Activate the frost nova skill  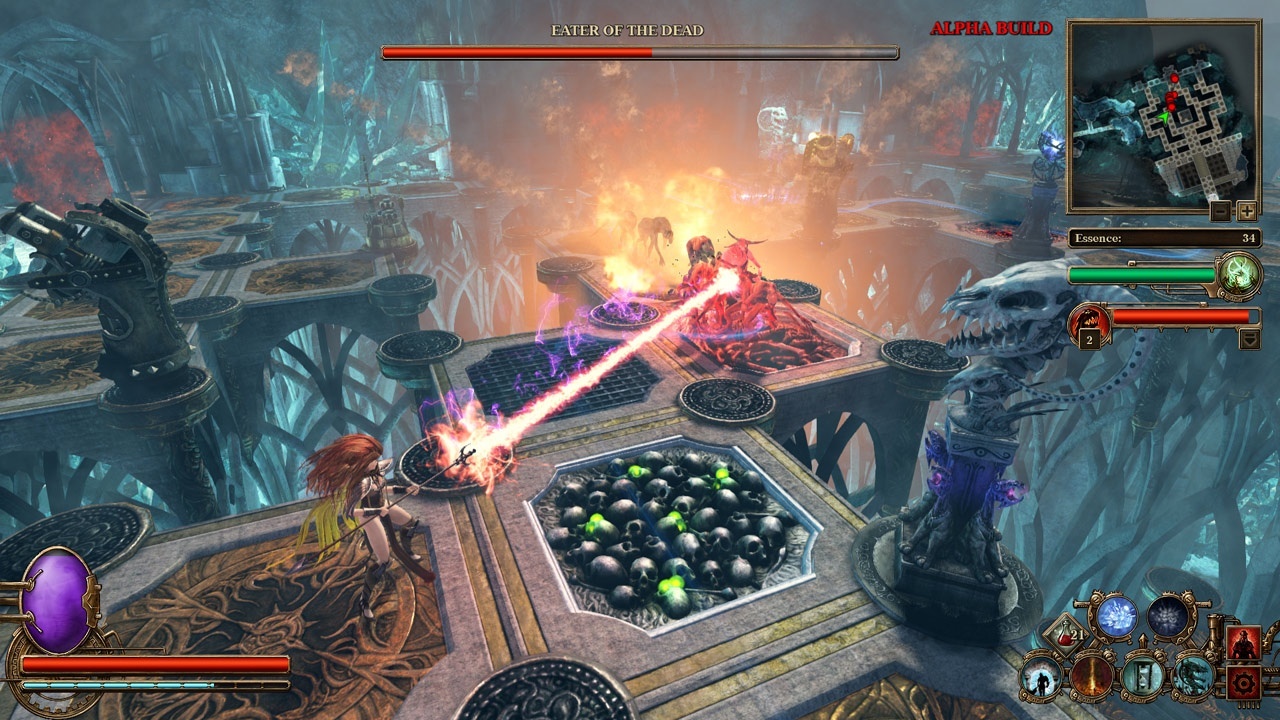[1168, 617]
